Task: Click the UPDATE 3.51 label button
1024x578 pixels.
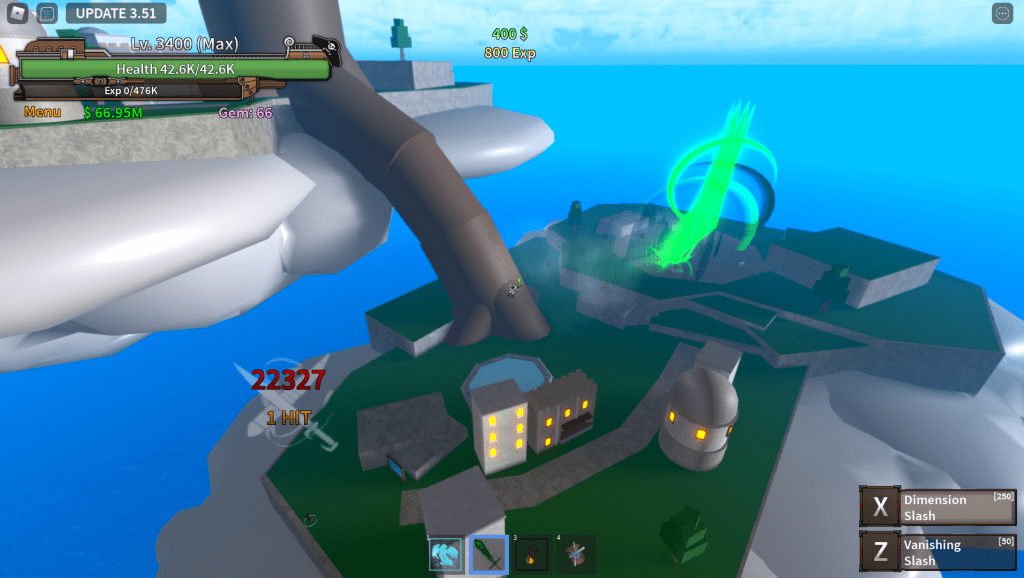Action: coord(115,13)
